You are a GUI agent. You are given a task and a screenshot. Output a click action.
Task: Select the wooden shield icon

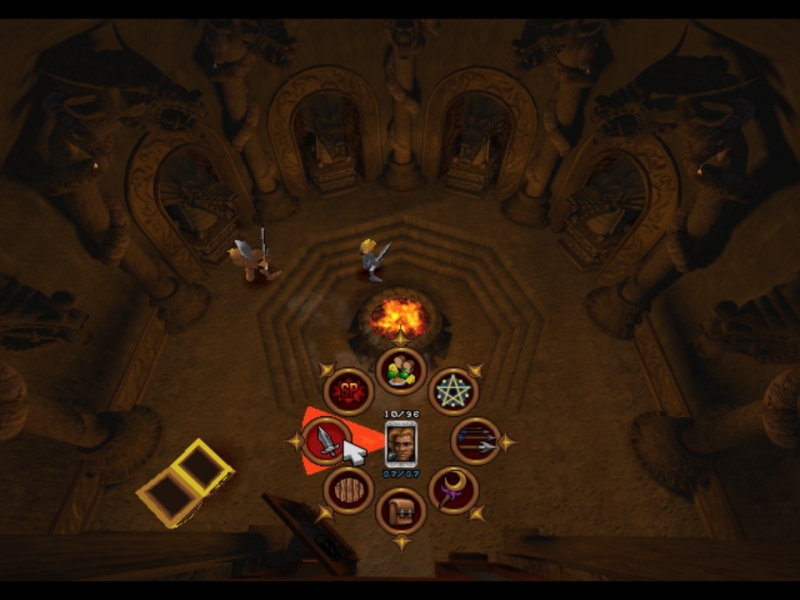349,490
